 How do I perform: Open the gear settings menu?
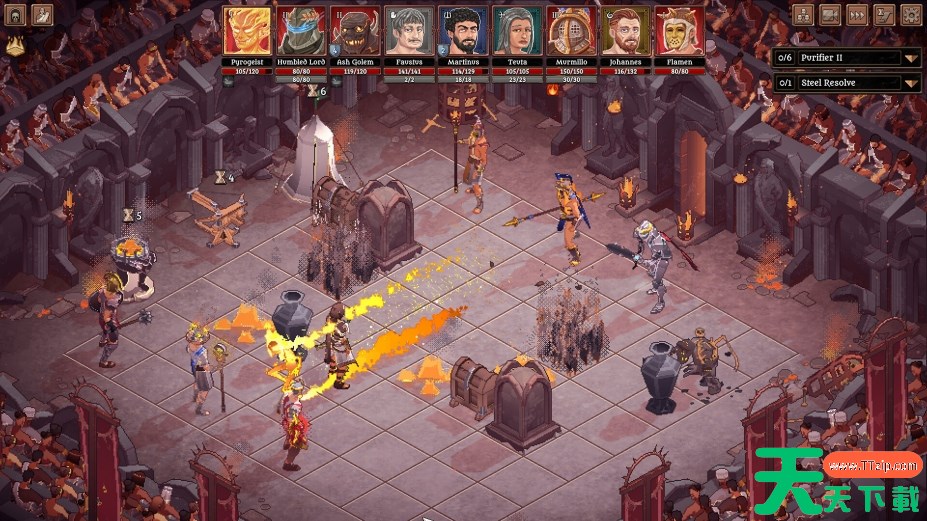tap(911, 14)
